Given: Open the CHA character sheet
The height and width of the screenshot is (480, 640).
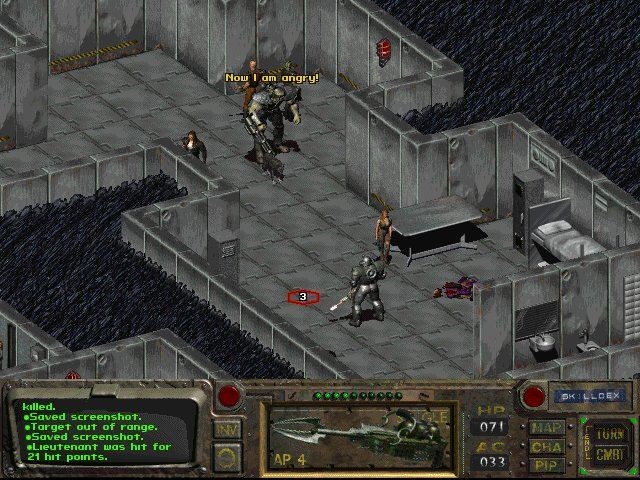Looking at the screenshot, I should coord(546,446).
